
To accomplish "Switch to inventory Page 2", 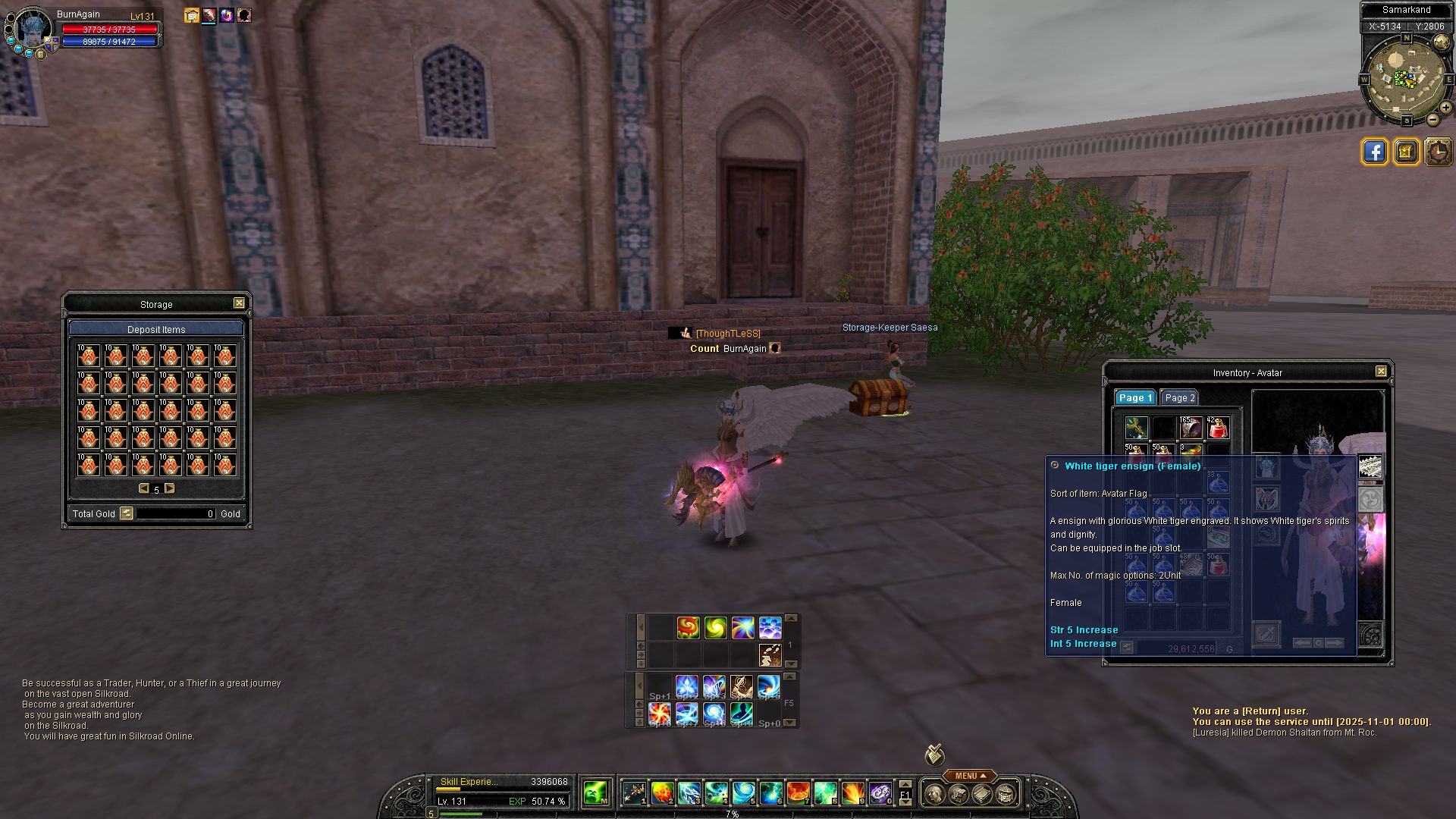I will 1179,398.
